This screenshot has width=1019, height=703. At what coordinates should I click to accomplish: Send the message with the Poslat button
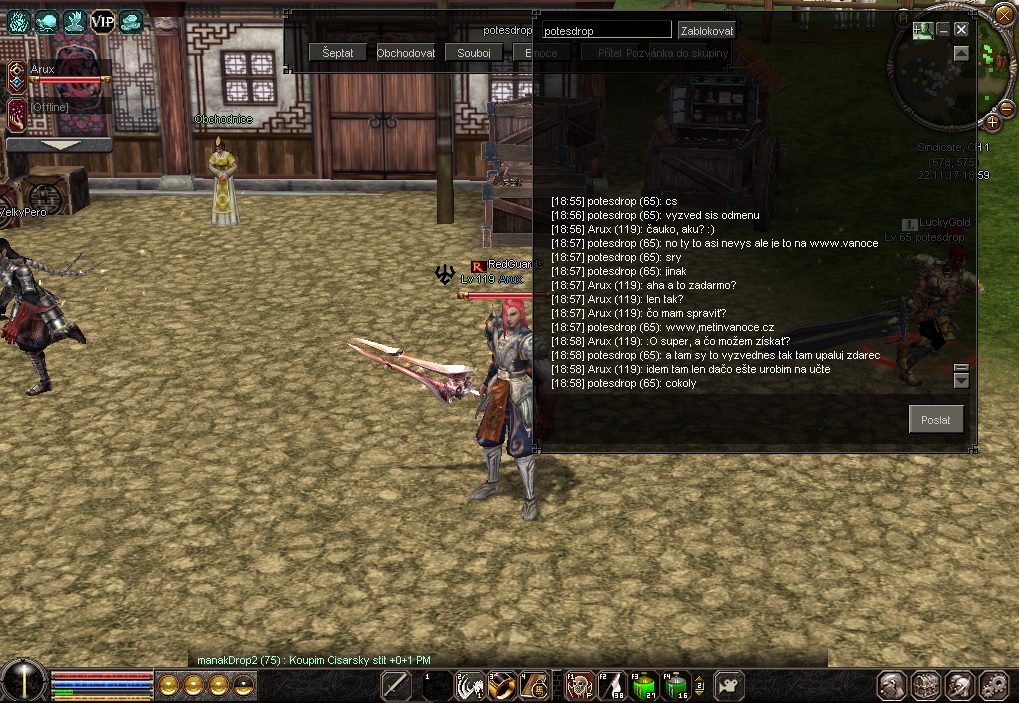[x=936, y=419]
